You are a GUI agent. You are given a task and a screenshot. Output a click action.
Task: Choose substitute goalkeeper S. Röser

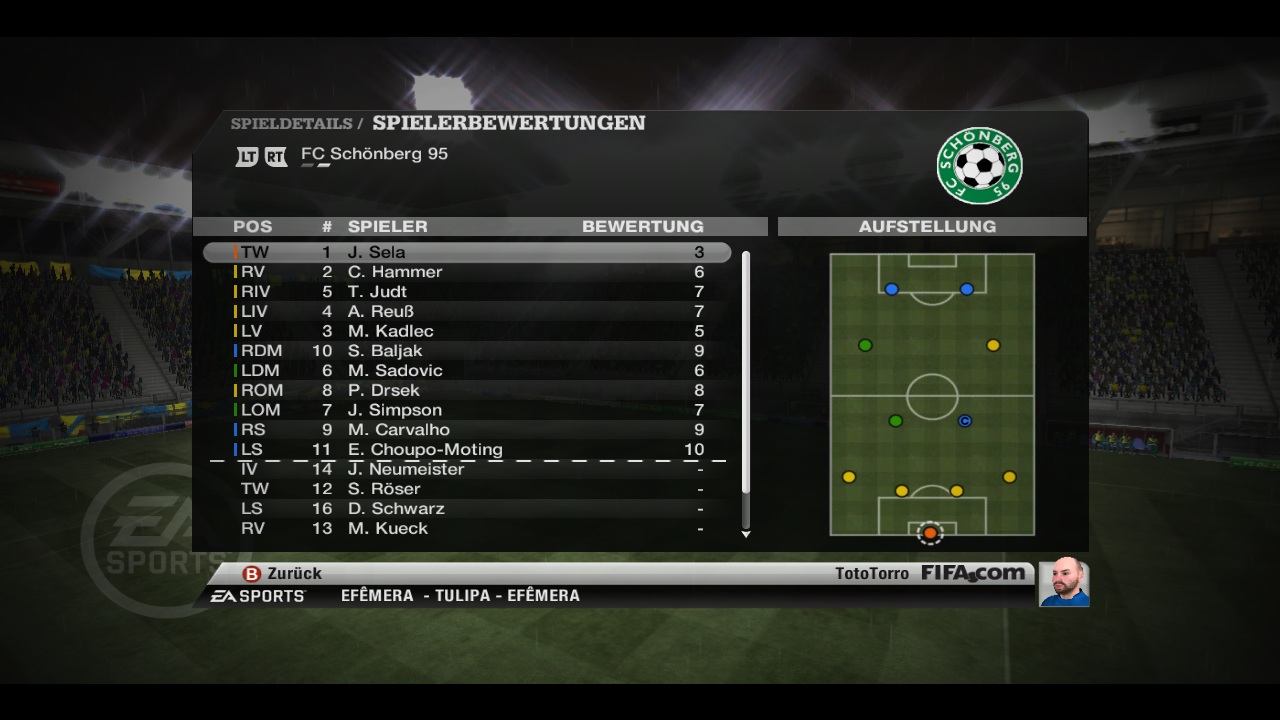[x=466, y=489]
